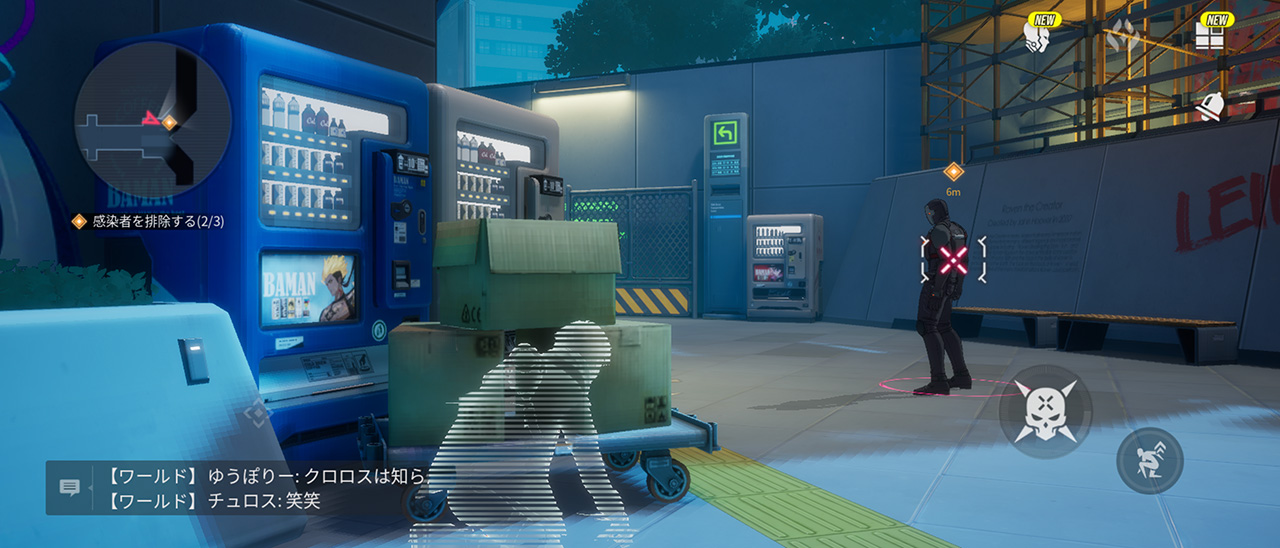Screen dimensions: 1280x548
Task: Open the bell notifications icon
Action: pos(1211,106)
